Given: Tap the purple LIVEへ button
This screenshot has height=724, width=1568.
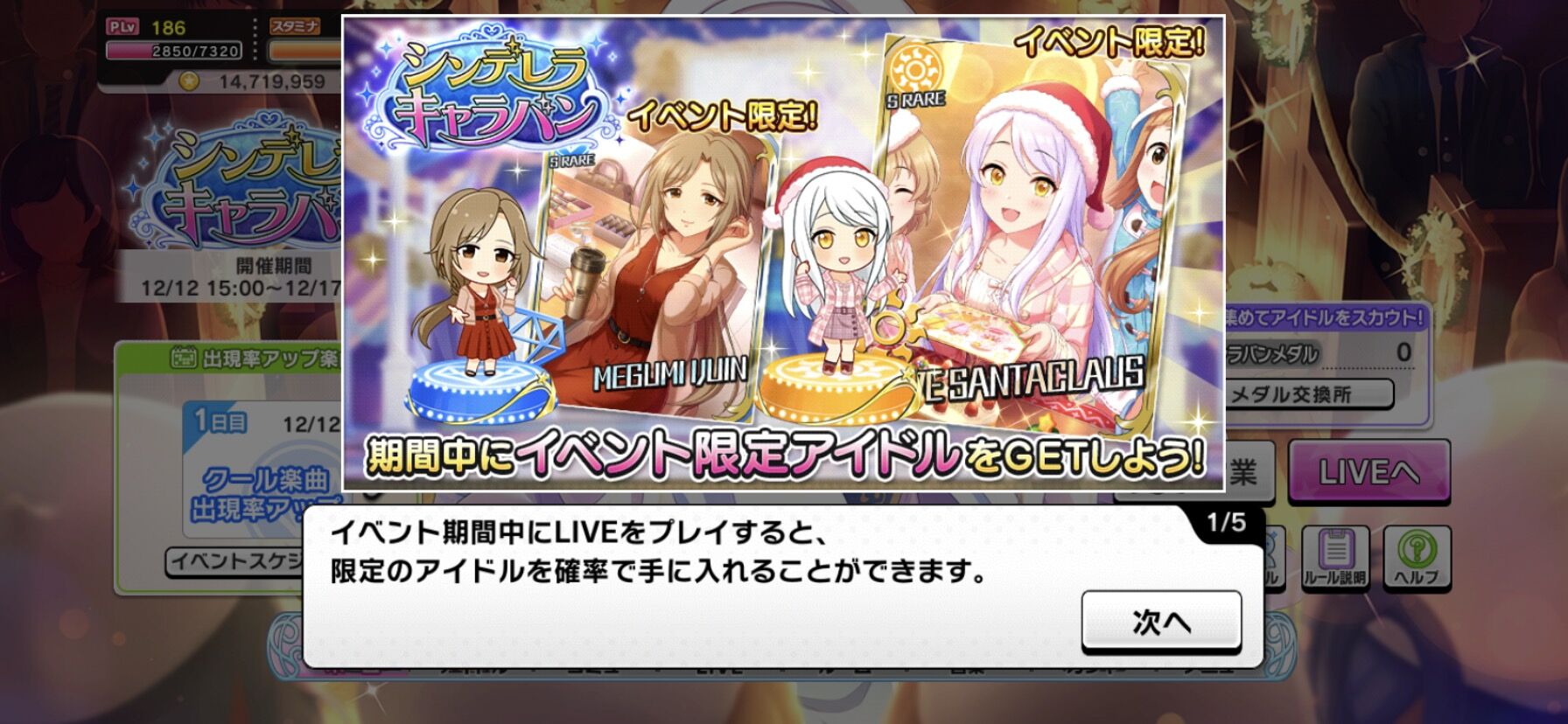Looking at the screenshot, I should tap(1370, 470).
